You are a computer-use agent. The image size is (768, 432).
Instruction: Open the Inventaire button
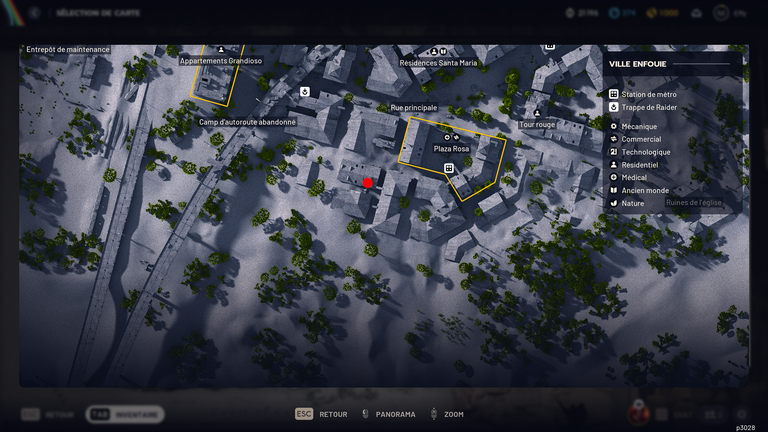click(125, 414)
